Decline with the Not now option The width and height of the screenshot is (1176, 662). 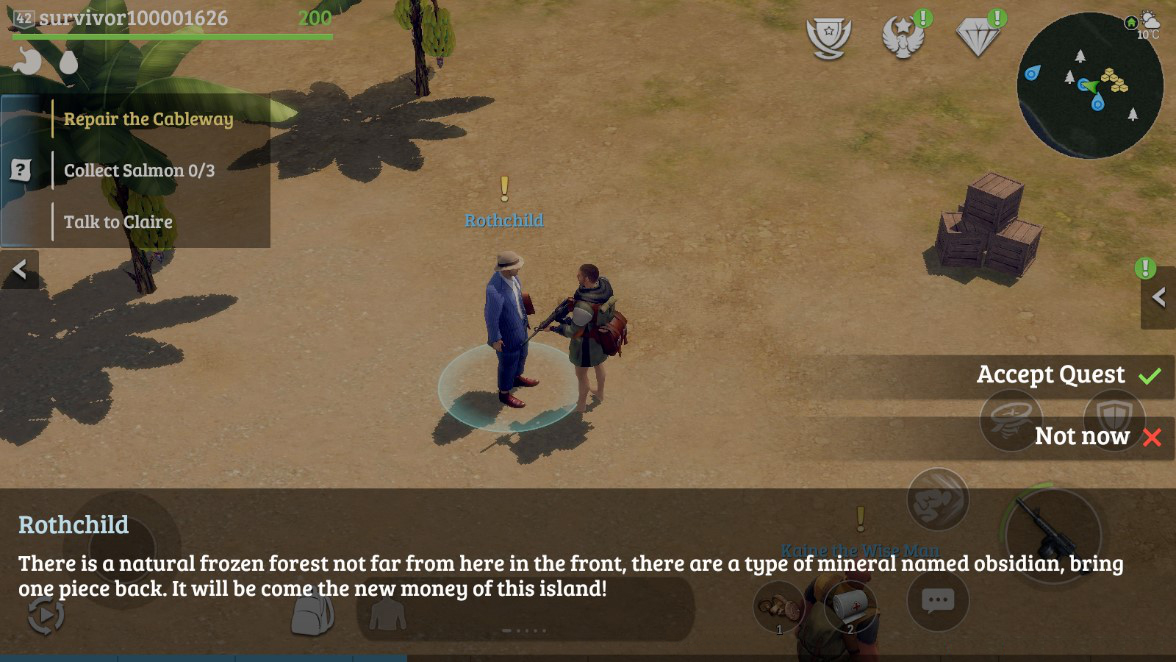1097,437
